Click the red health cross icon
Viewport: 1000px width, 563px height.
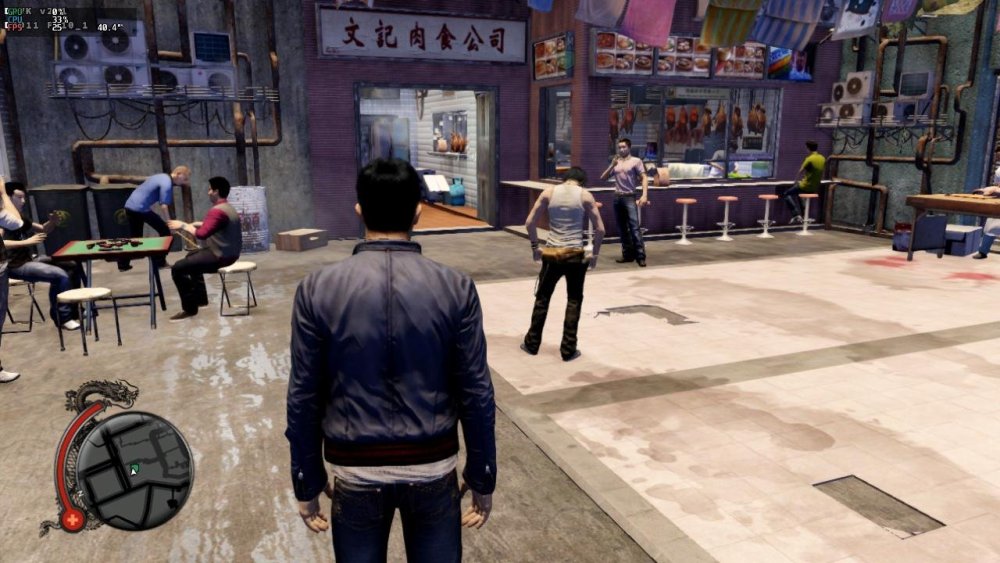72,520
